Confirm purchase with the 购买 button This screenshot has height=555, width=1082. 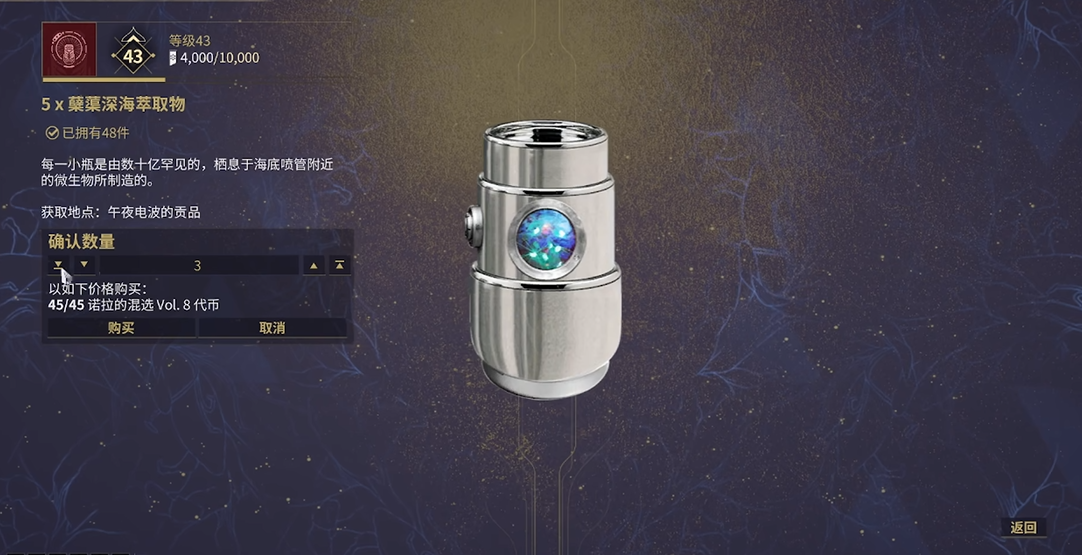point(121,328)
